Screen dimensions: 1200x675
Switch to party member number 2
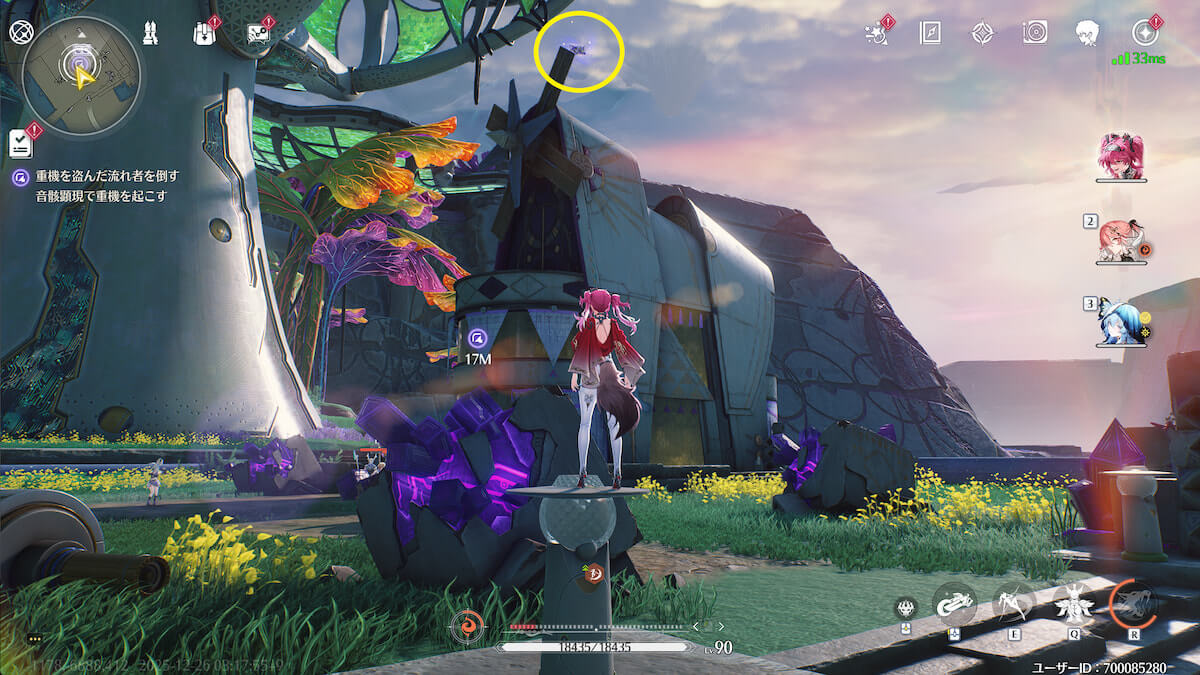coord(1120,240)
